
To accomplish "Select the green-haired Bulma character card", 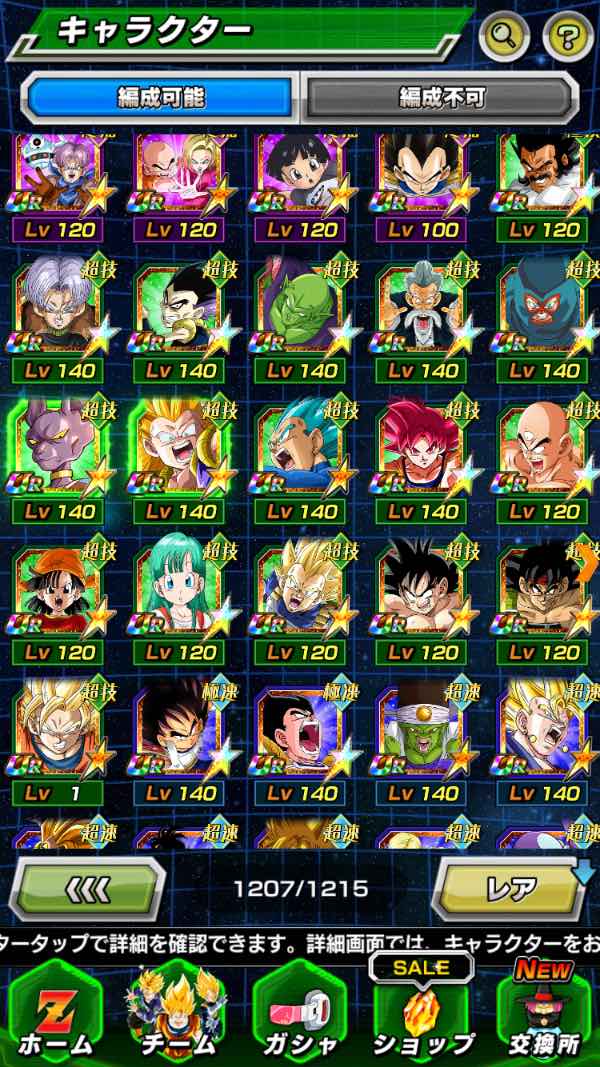I will tap(182, 592).
